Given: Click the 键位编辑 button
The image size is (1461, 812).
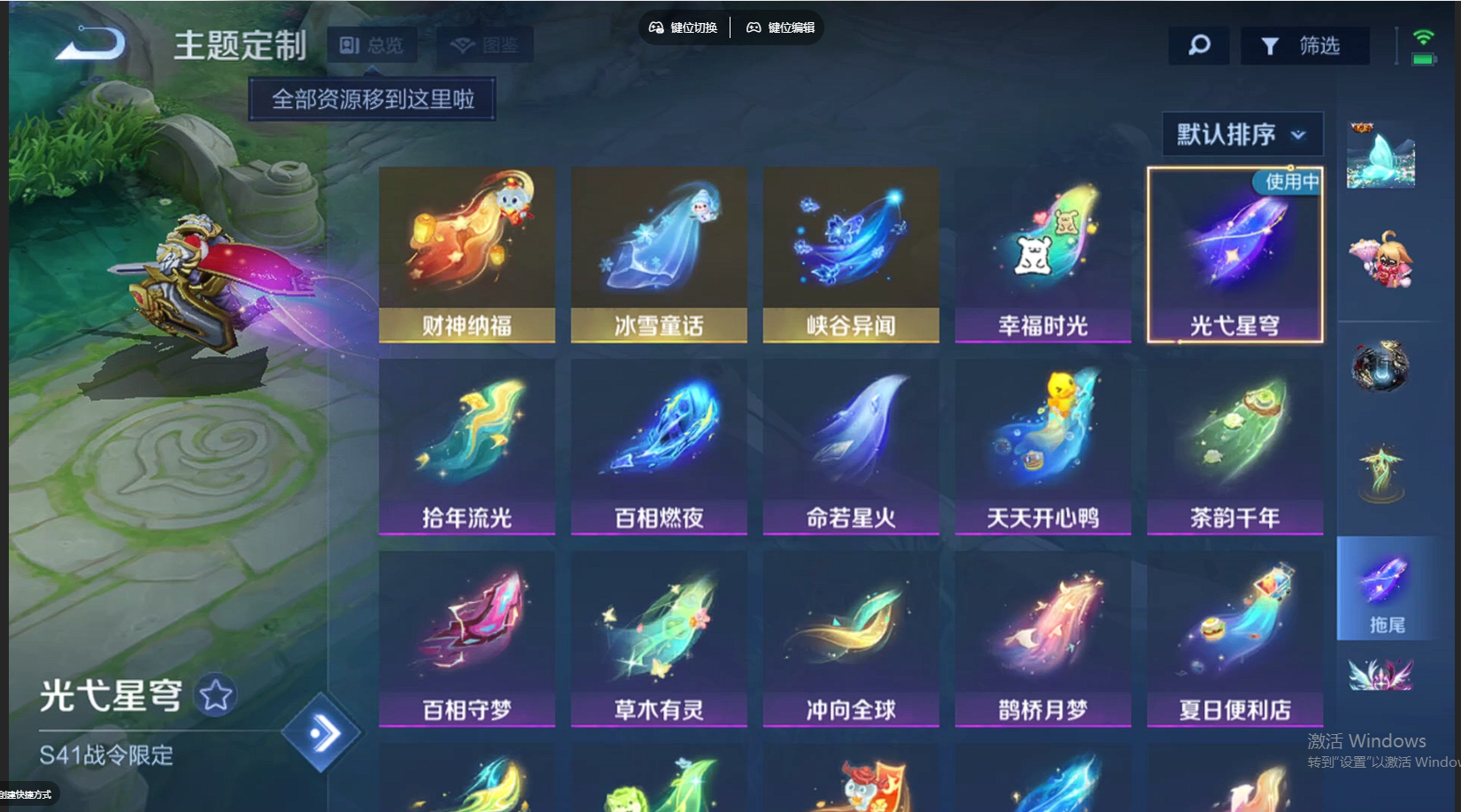Looking at the screenshot, I should (780, 27).
